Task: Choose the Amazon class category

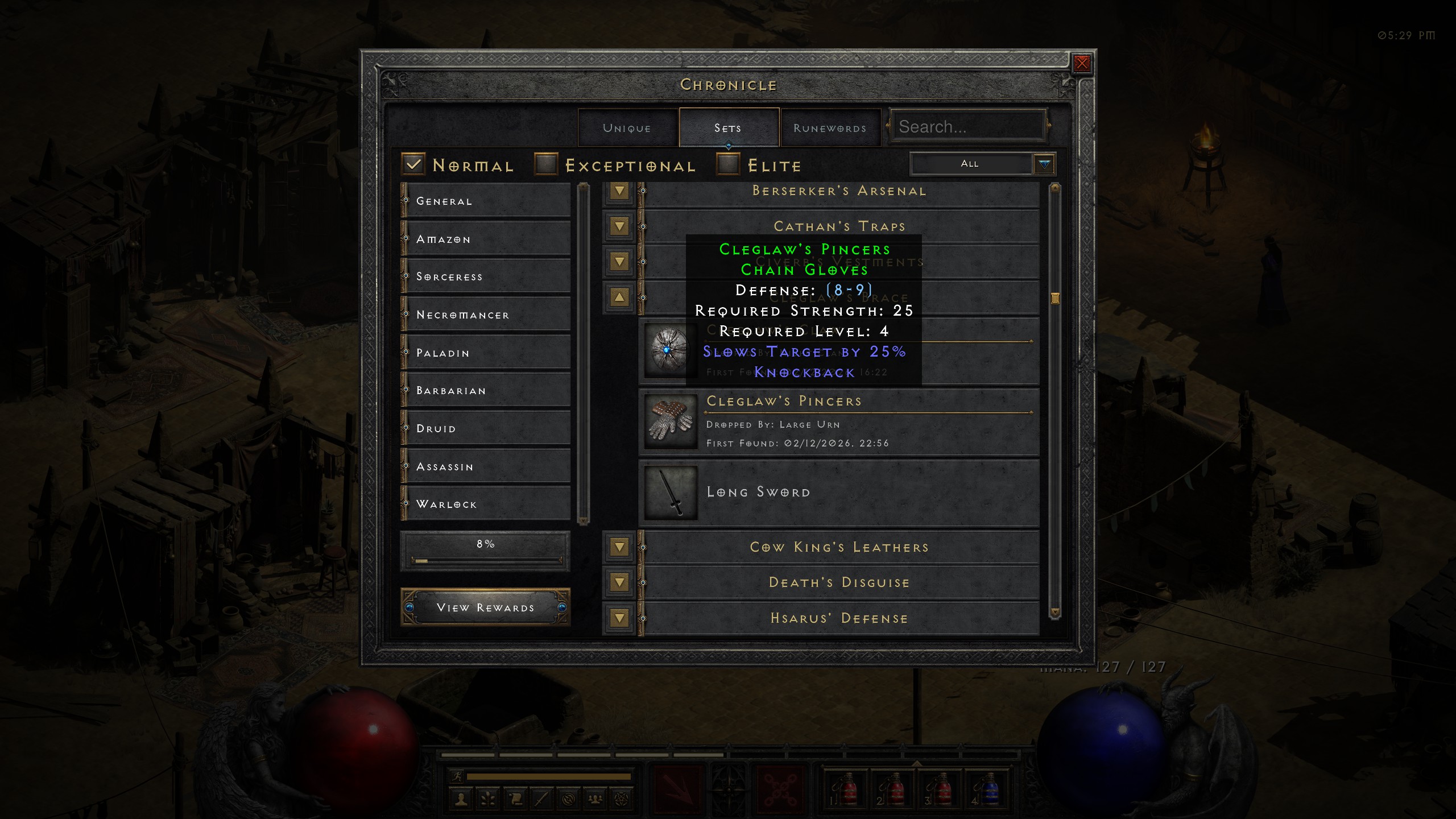Action: [x=486, y=239]
